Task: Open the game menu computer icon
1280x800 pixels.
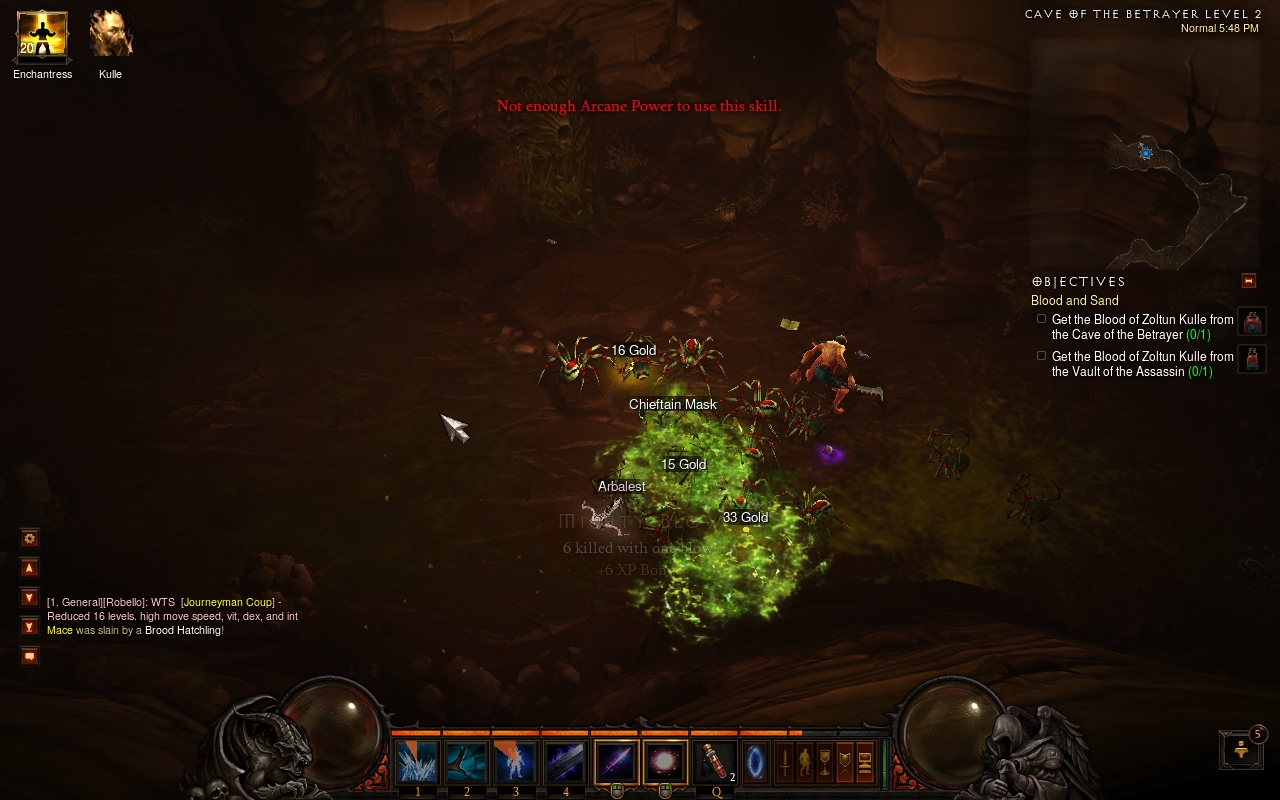Action: [865, 762]
